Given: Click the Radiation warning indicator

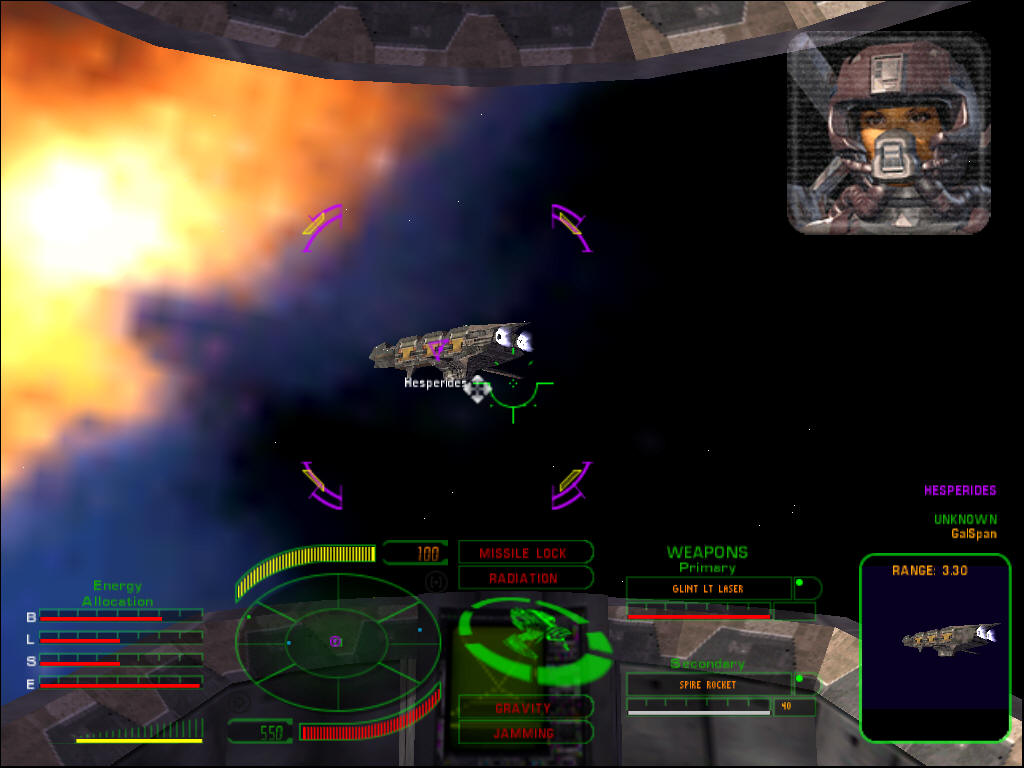Looking at the screenshot, I should pos(524,578).
